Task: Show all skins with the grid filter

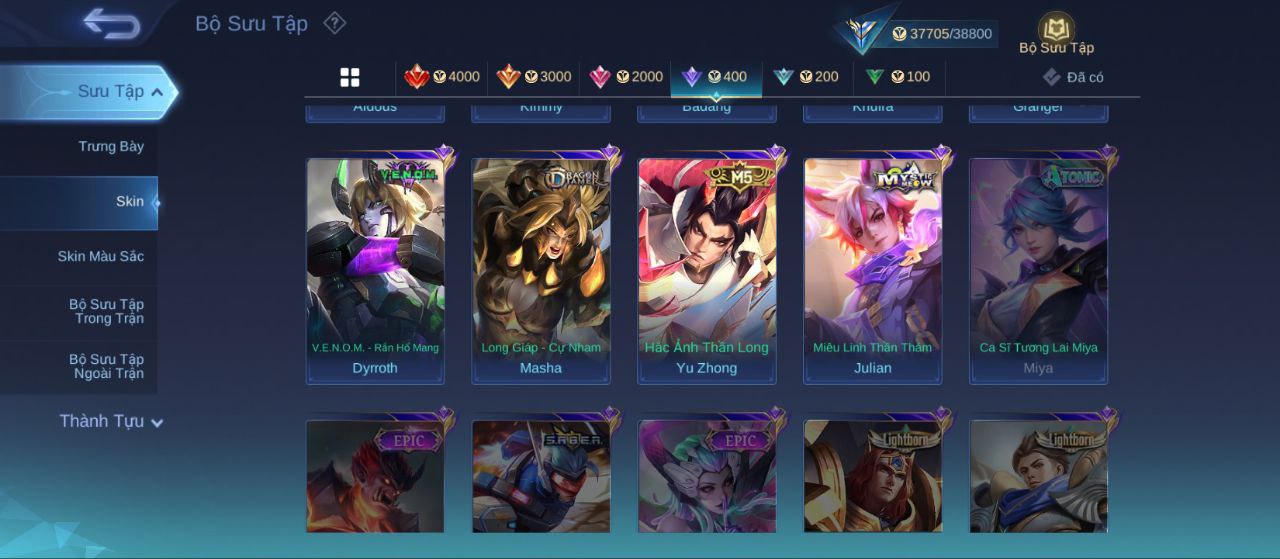Action: (x=350, y=77)
